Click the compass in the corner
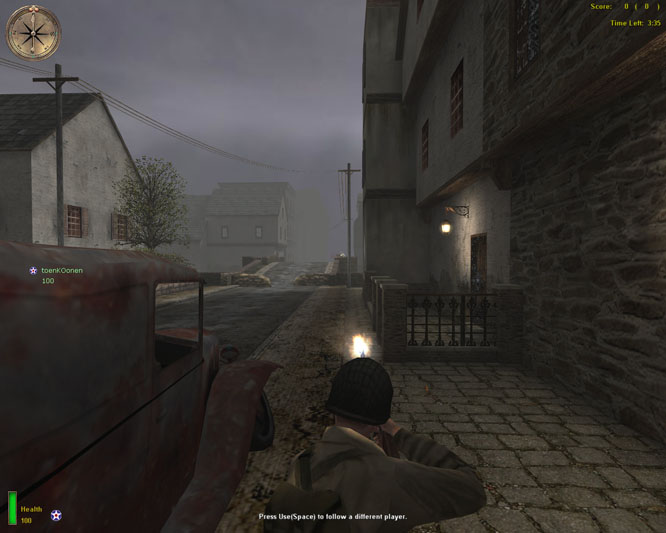The width and height of the screenshot is (666, 533). click(34, 33)
